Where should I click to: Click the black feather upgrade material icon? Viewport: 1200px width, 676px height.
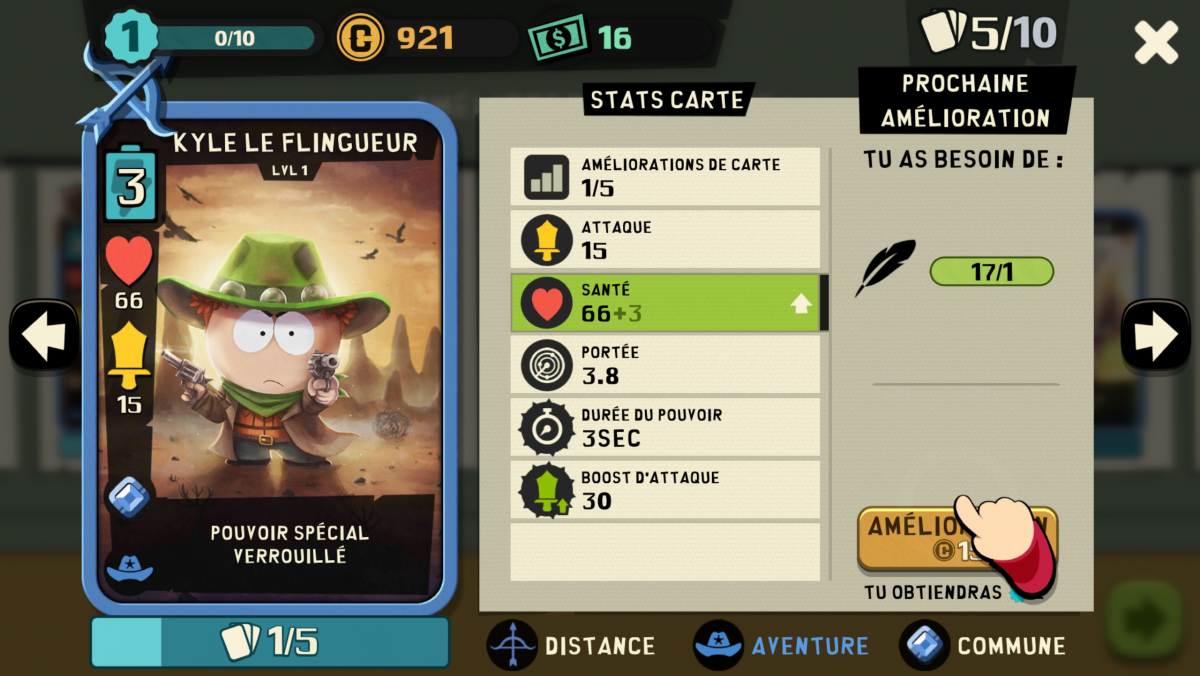(x=885, y=268)
